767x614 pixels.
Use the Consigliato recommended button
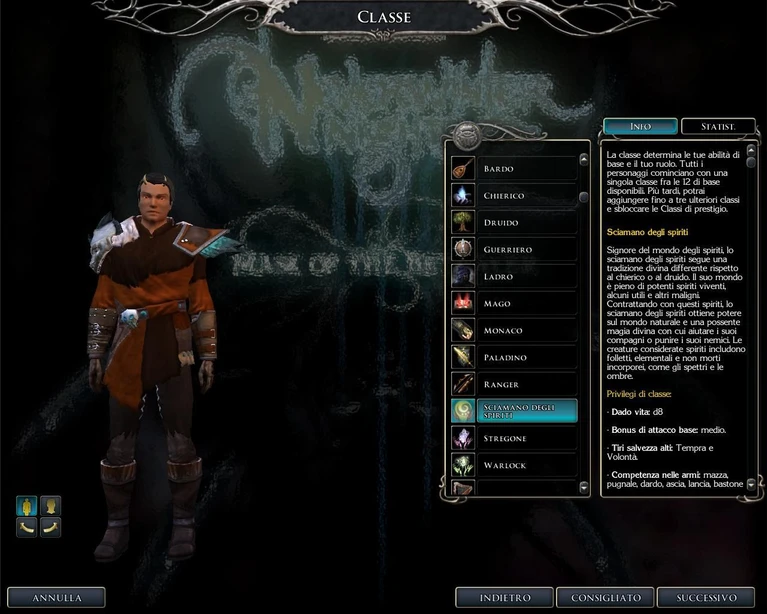(606, 598)
